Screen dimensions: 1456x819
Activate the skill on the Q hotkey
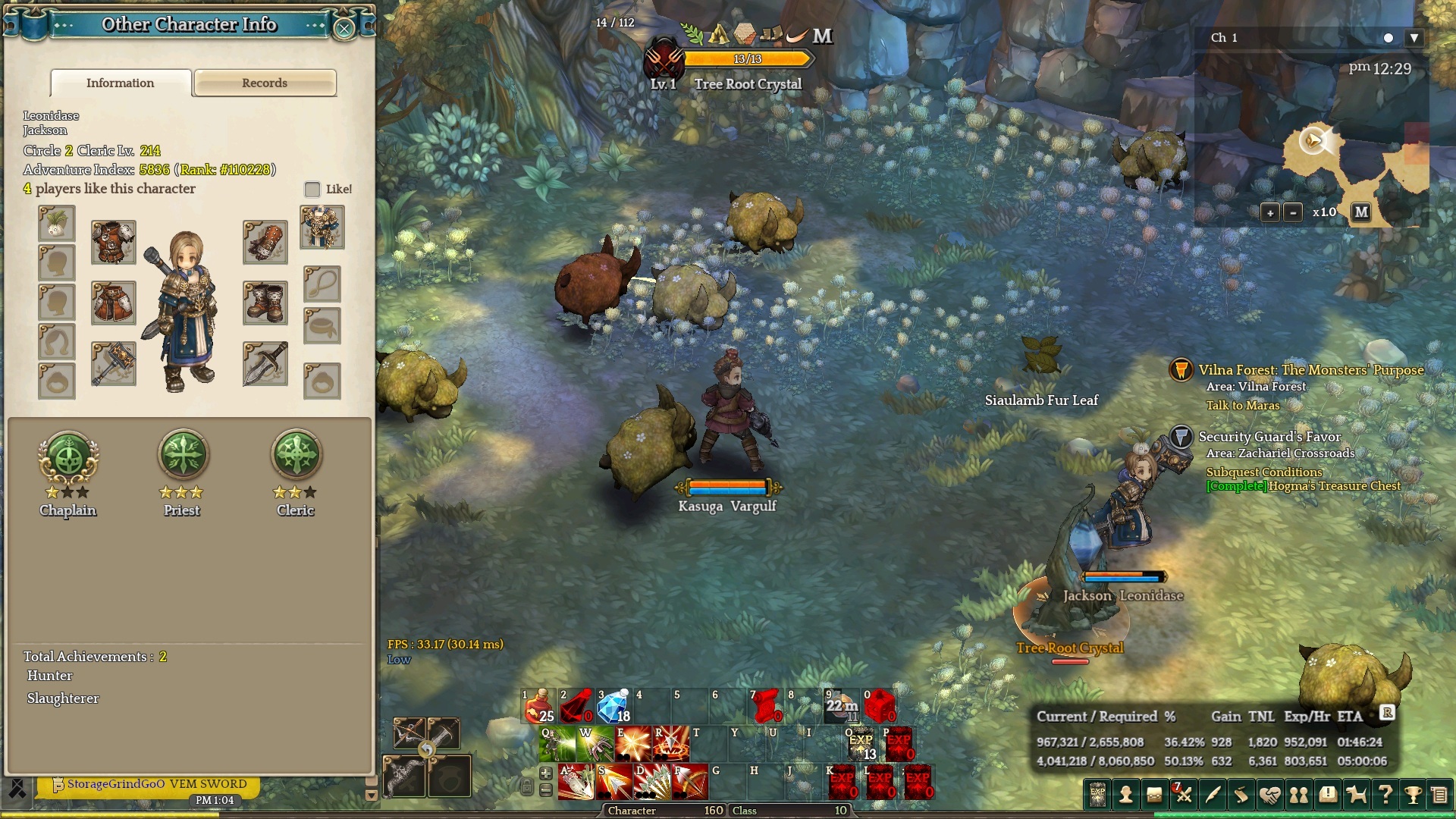(x=557, y=744)
